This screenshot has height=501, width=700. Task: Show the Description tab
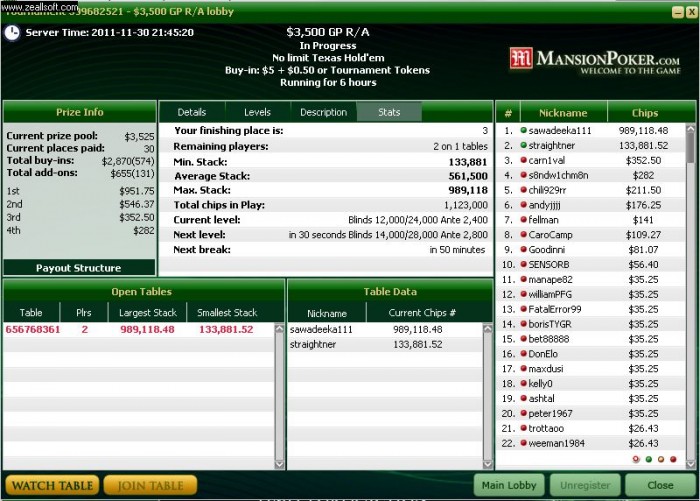pos(323,112)
